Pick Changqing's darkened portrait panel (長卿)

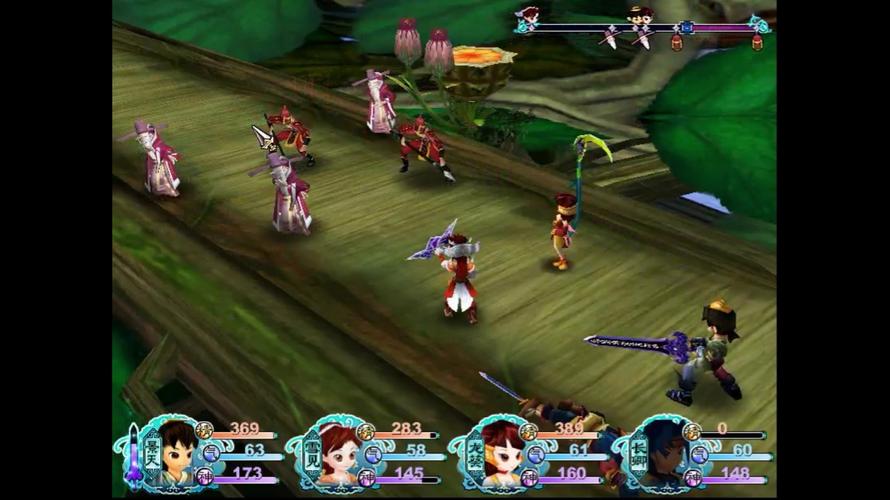(664, 453)
